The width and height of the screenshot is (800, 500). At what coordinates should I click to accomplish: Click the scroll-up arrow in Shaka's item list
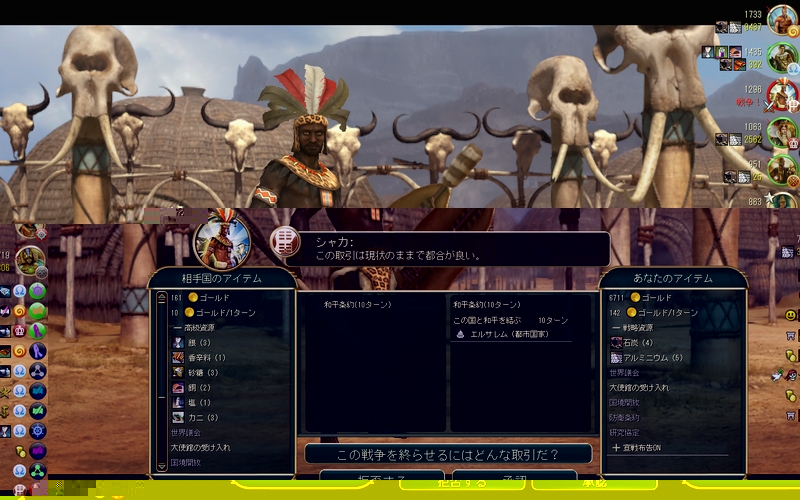[161, 299]
